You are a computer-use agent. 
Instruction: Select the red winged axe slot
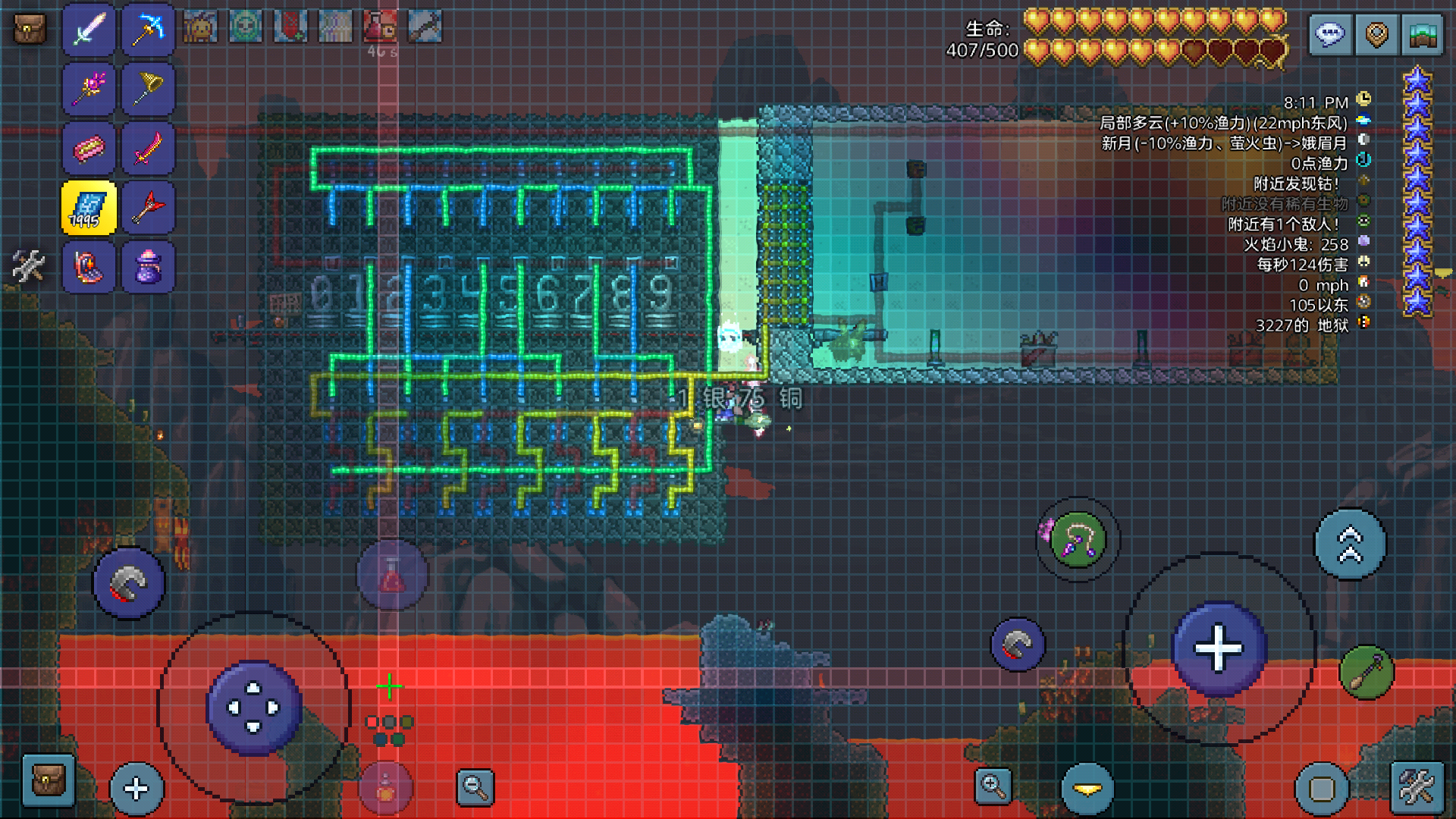click(149, 208)
